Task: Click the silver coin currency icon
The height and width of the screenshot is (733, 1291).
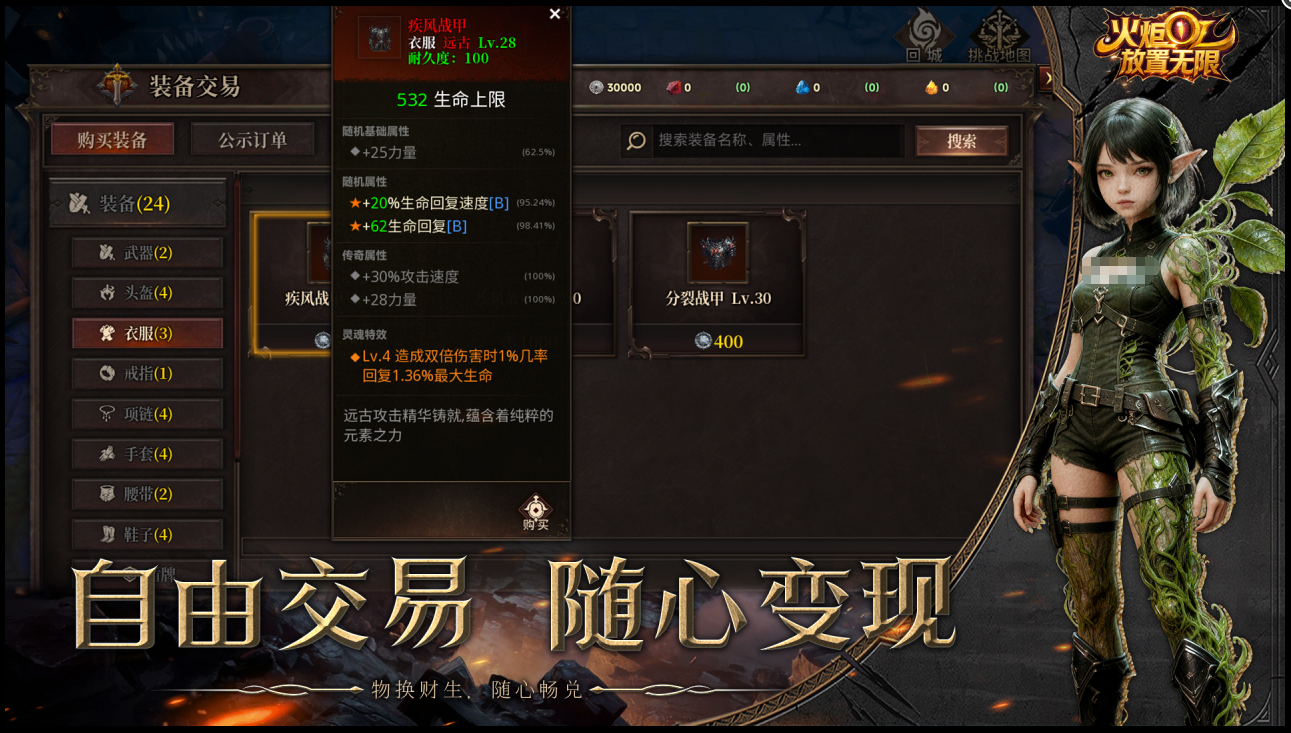Action: [x=594, y=87]
